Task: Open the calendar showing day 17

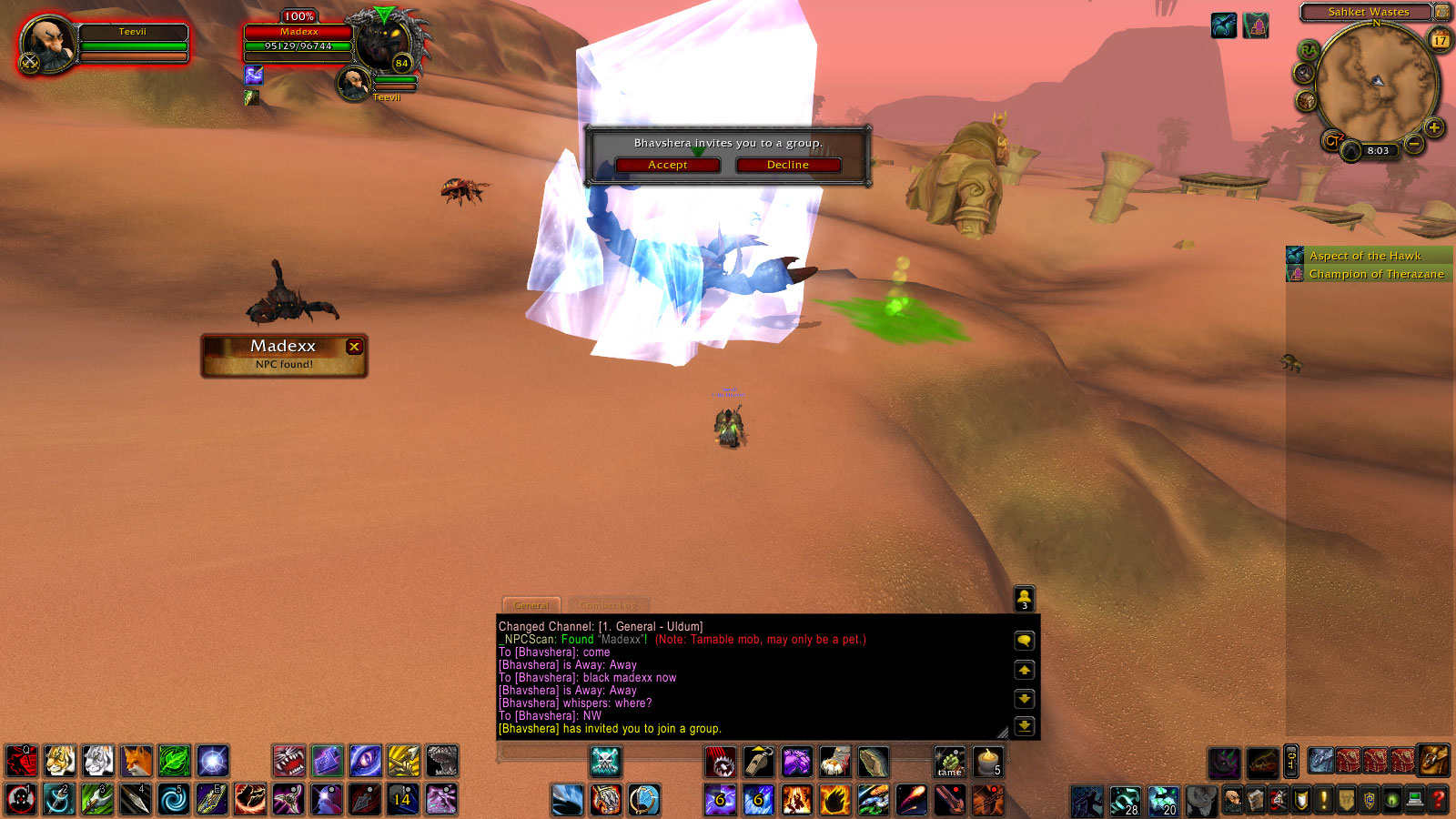Action: (x=1440, y=39)
